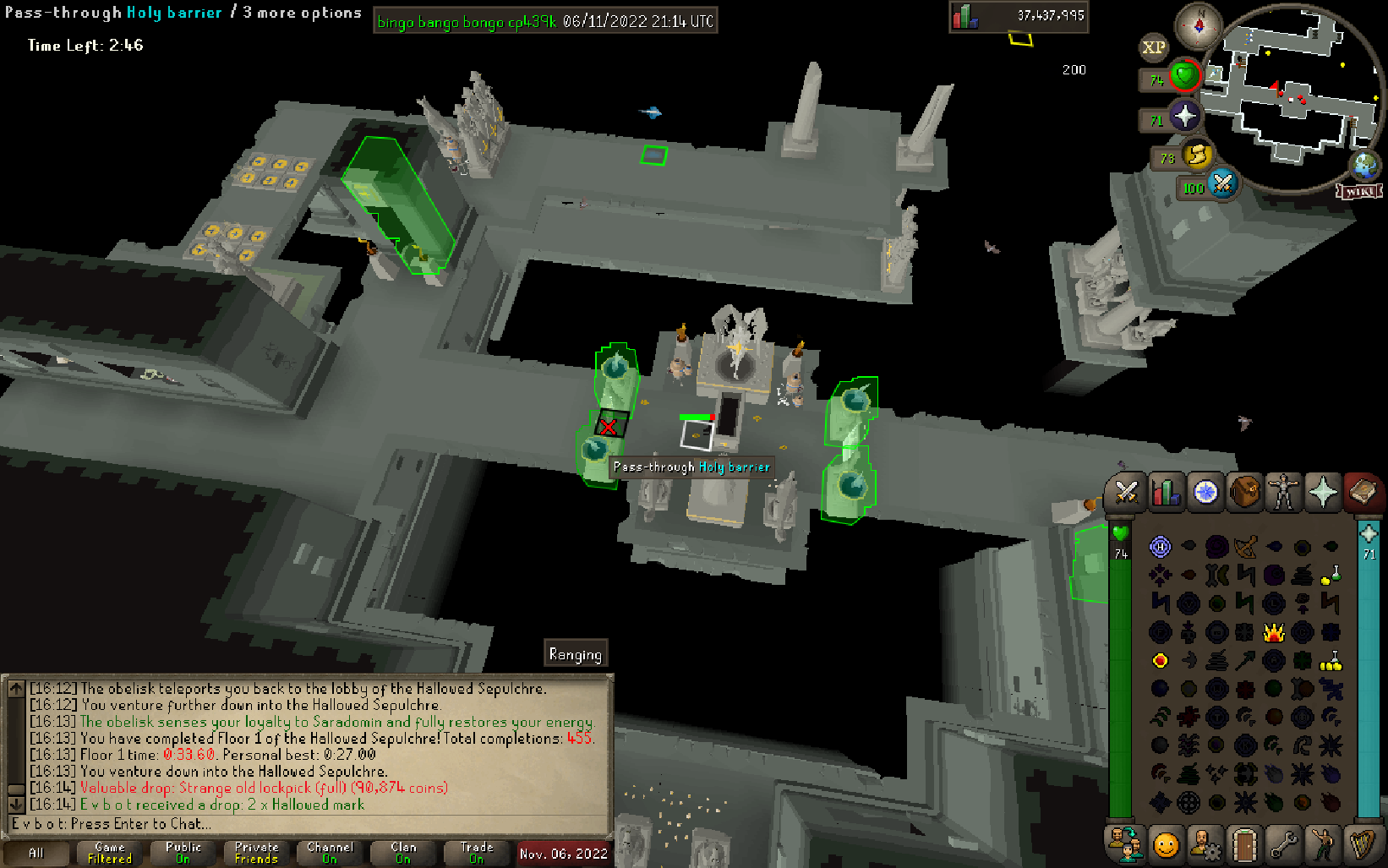The width and height of the screenshot is (1388, 868).
Task: Switch to the Prayer tab
Action: 1323,493
